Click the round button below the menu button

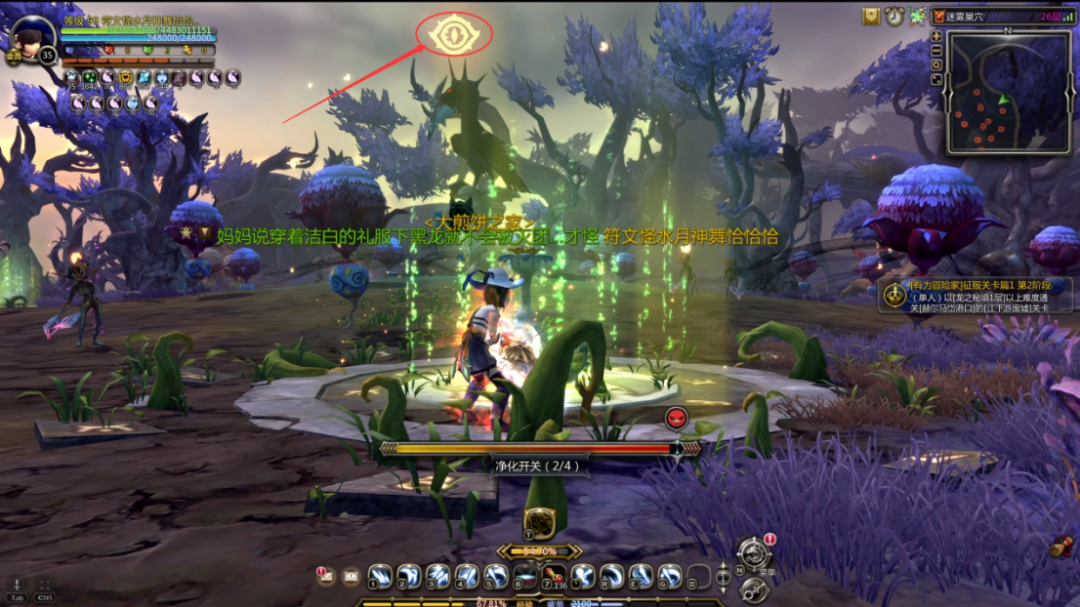(753, 590)
